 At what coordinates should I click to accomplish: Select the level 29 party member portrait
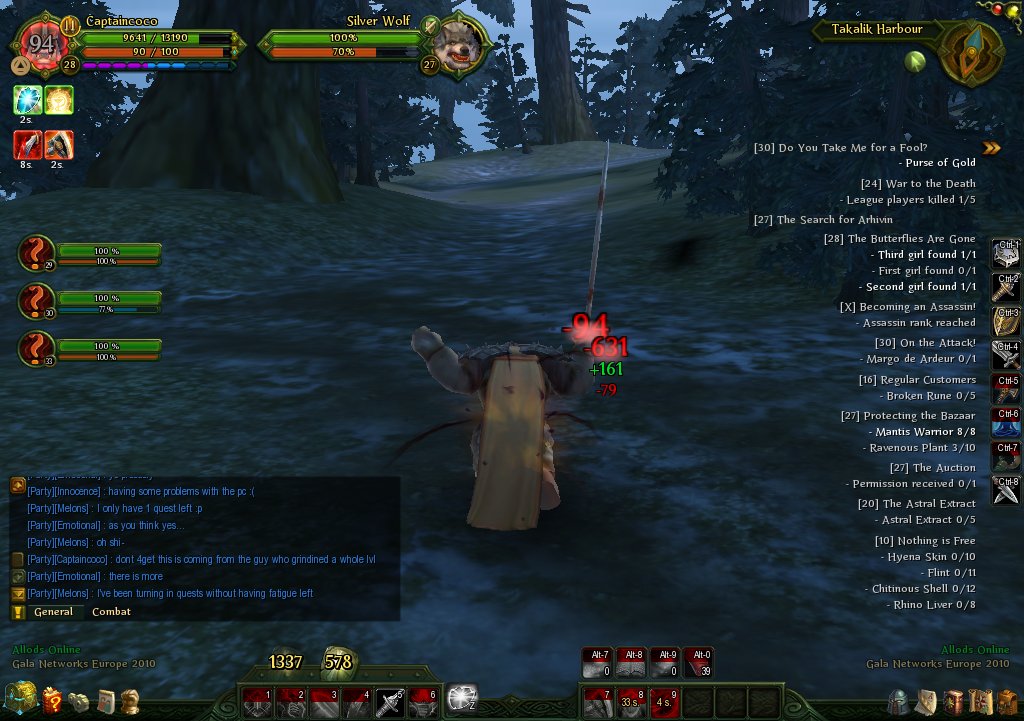click(36, 255)
